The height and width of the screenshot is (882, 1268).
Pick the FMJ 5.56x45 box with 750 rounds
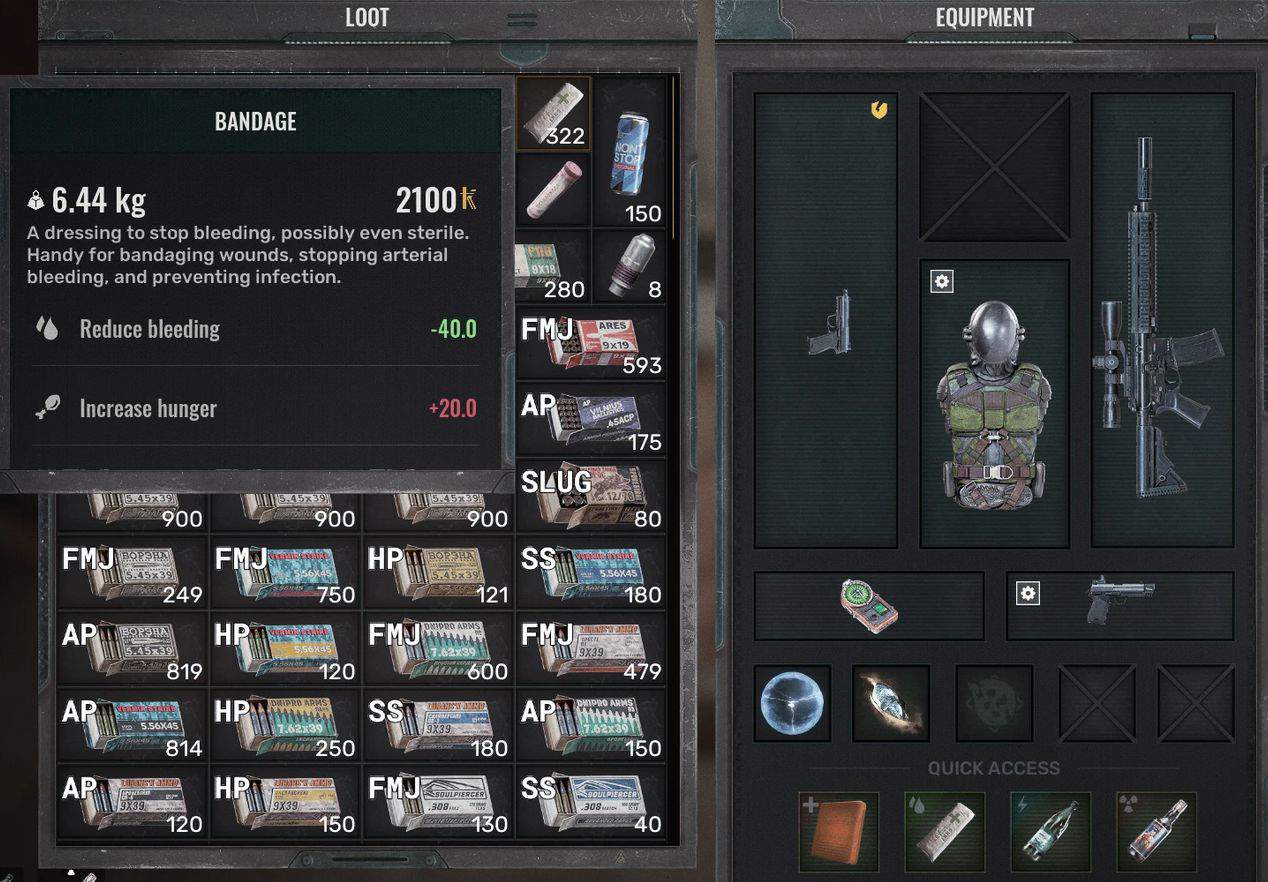285,573
